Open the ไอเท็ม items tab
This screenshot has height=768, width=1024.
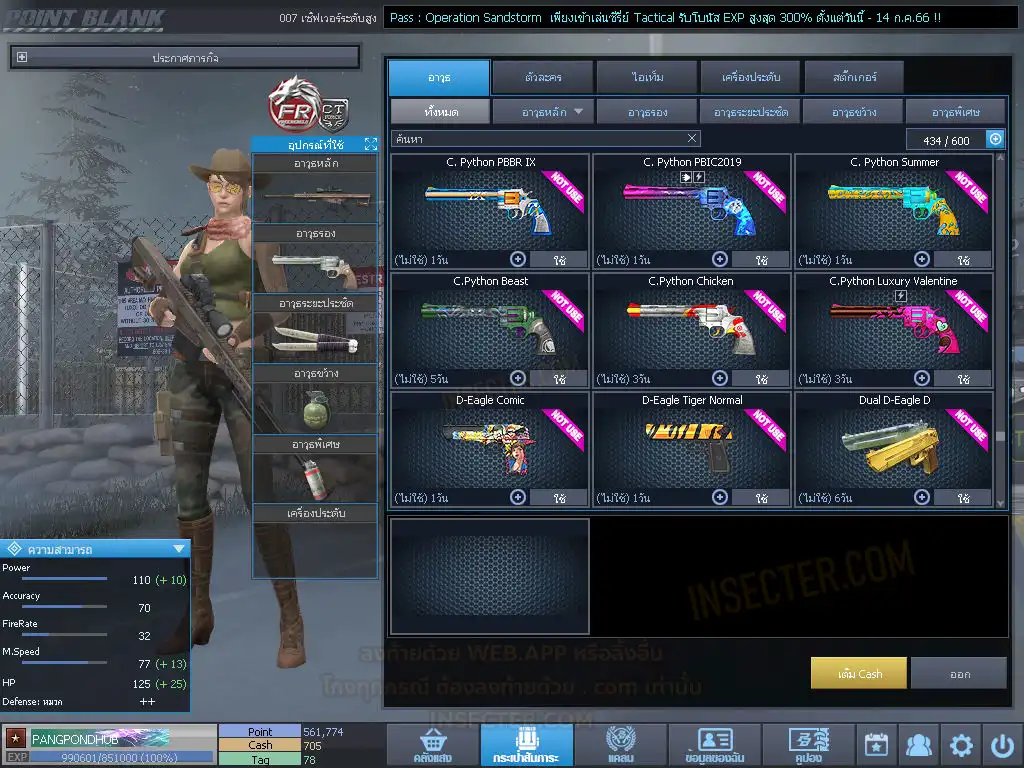point(648,77)
